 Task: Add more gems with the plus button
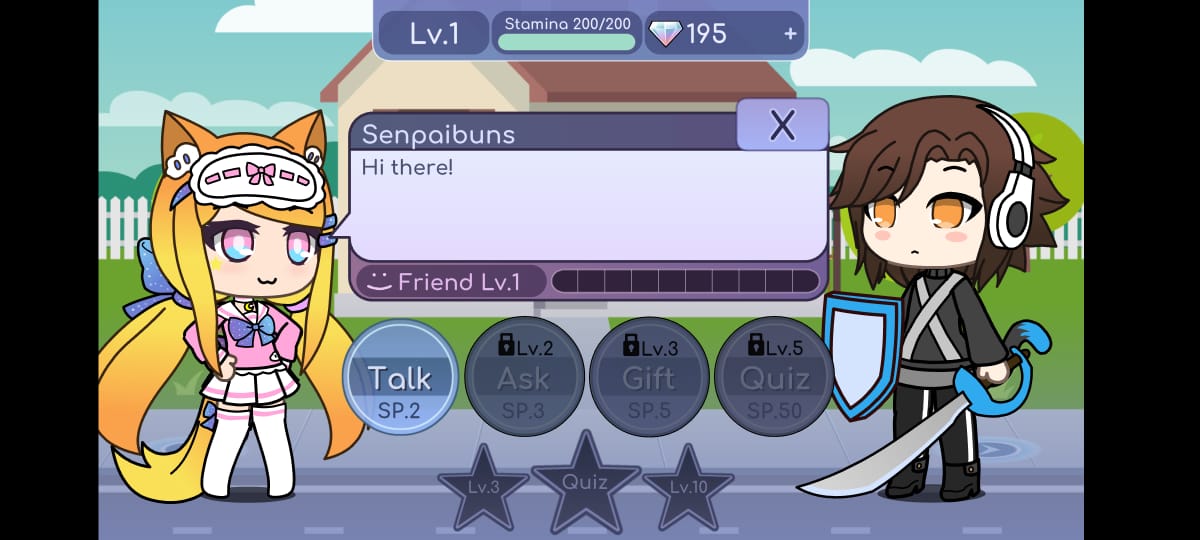[790, 34]
